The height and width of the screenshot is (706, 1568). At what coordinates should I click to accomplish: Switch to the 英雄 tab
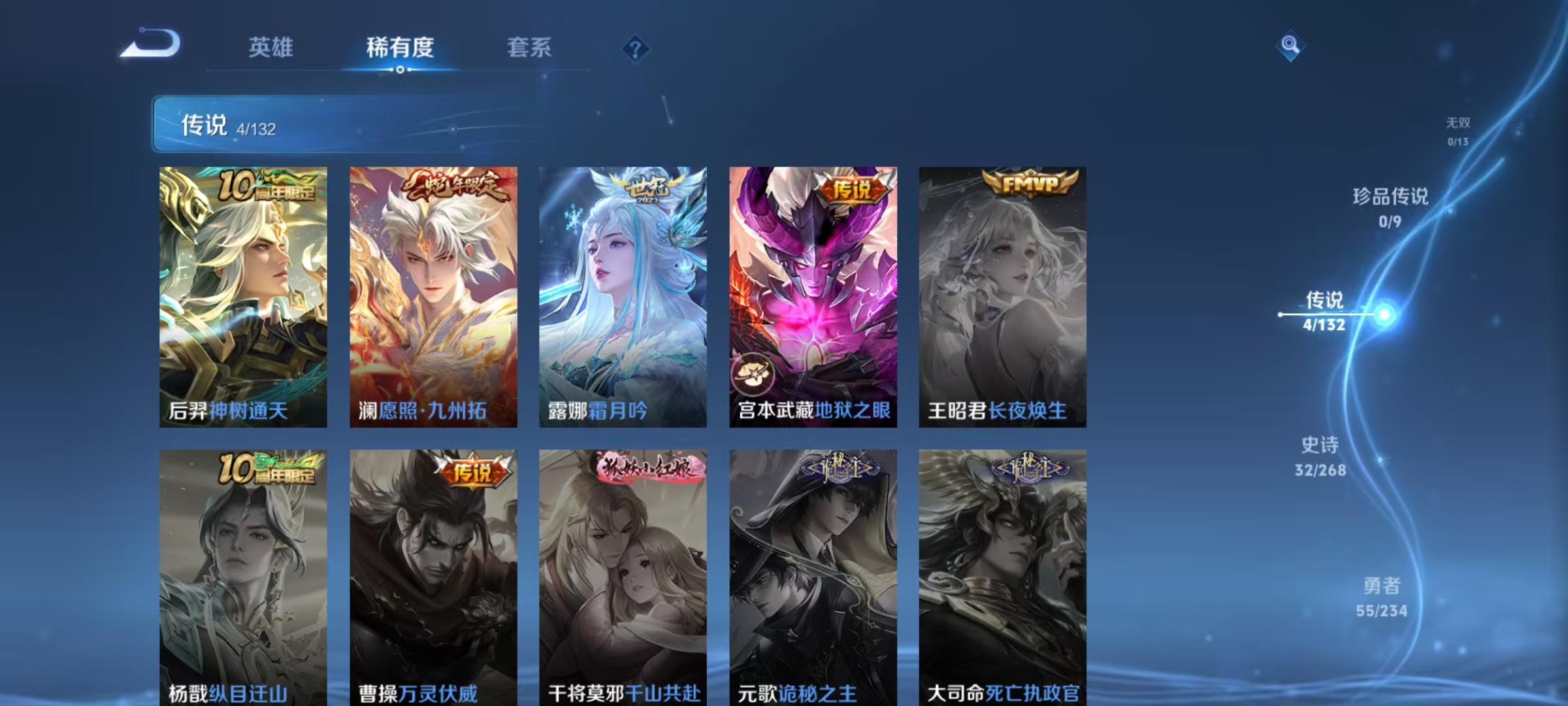pyautogui.click(x=270, y=47)
